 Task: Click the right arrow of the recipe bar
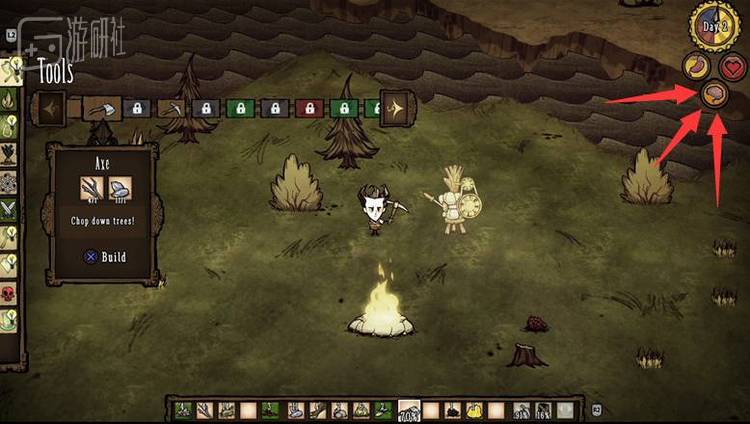pos(396,107)
